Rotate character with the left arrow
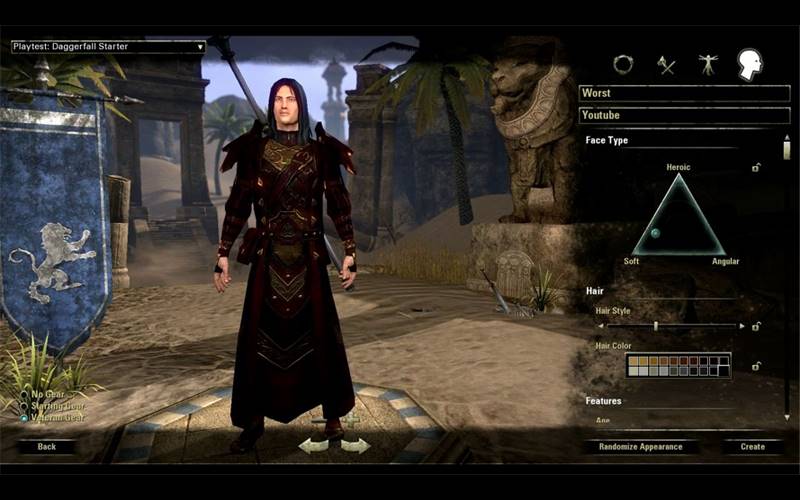This screenshot has width=800, height=500. (x=312, y=445)
